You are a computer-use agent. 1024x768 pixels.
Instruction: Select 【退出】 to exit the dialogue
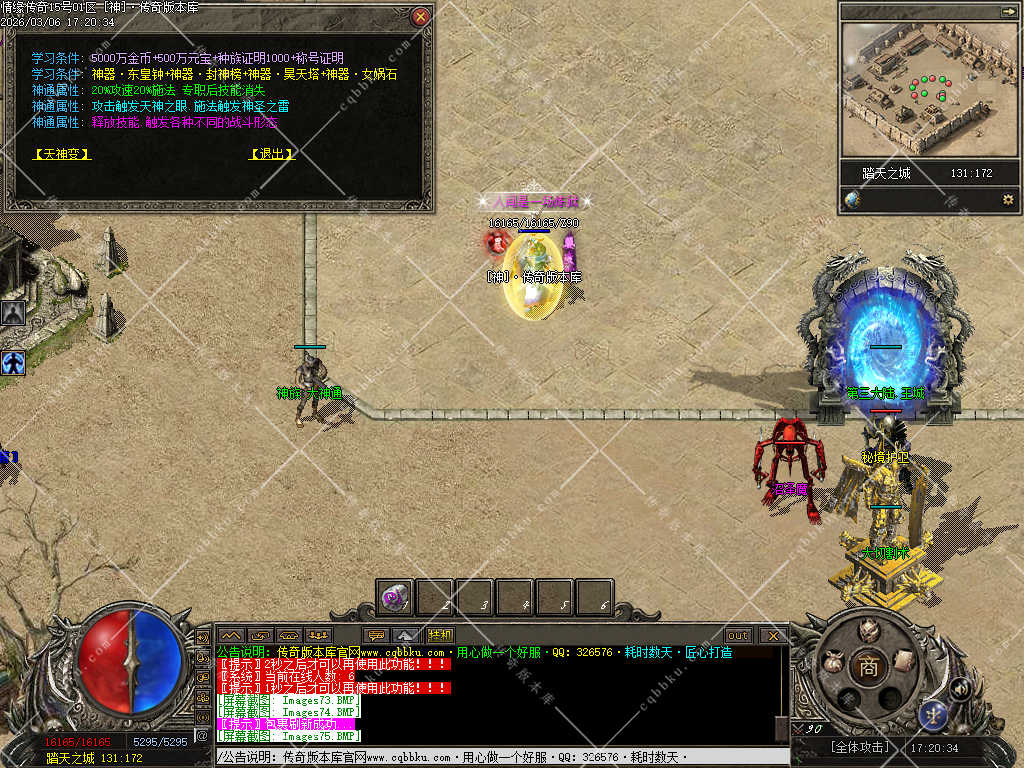[272, 154]
